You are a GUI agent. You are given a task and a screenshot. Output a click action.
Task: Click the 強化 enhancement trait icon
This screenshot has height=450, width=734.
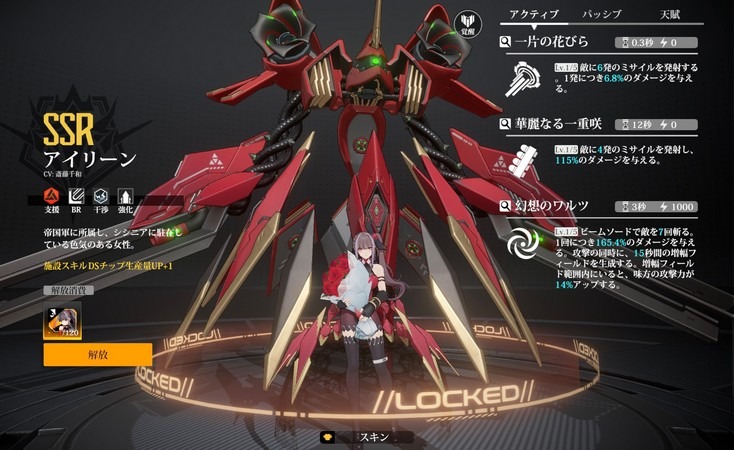pos(125,196)
